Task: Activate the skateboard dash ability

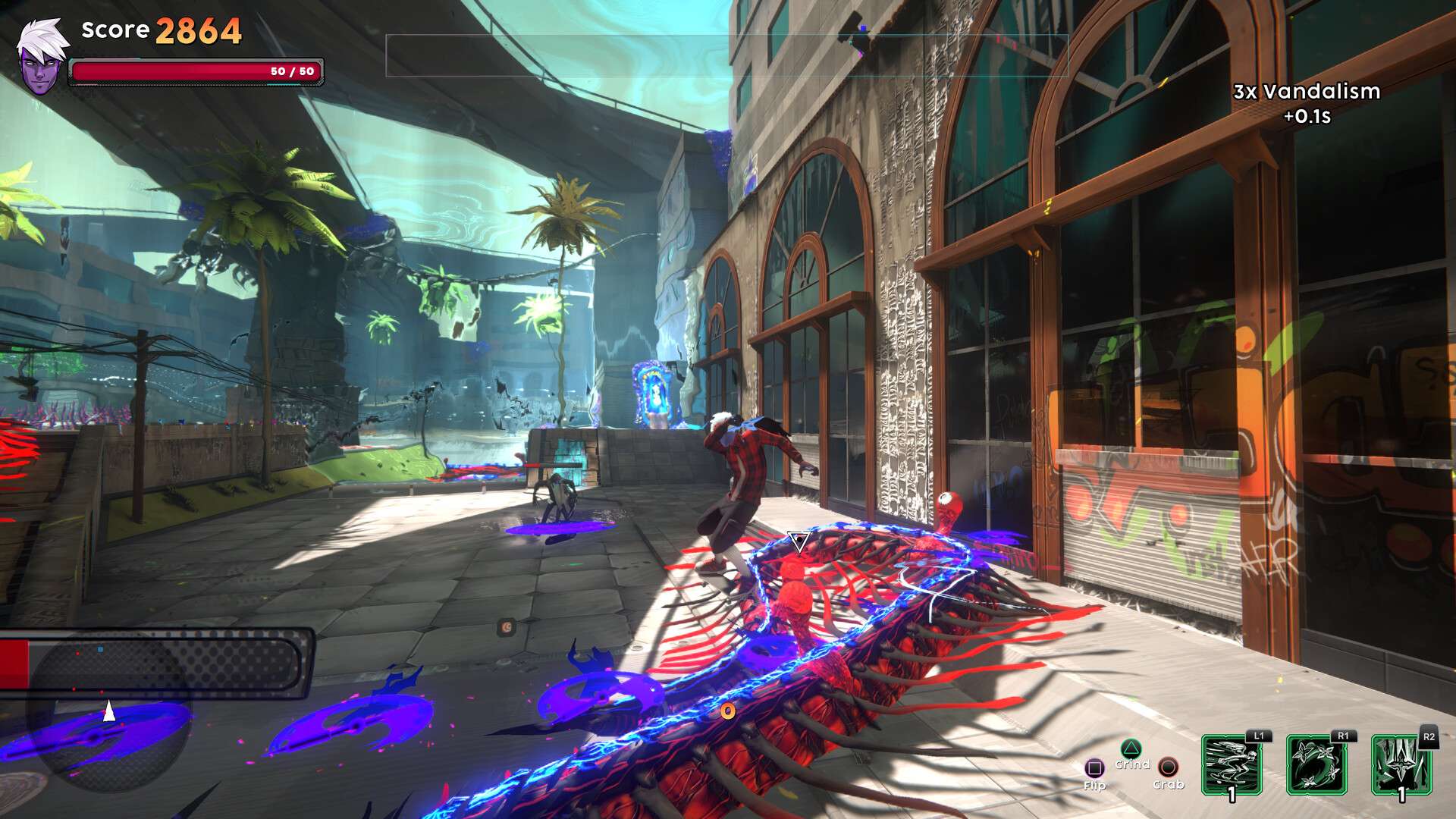Action: 1232,764
